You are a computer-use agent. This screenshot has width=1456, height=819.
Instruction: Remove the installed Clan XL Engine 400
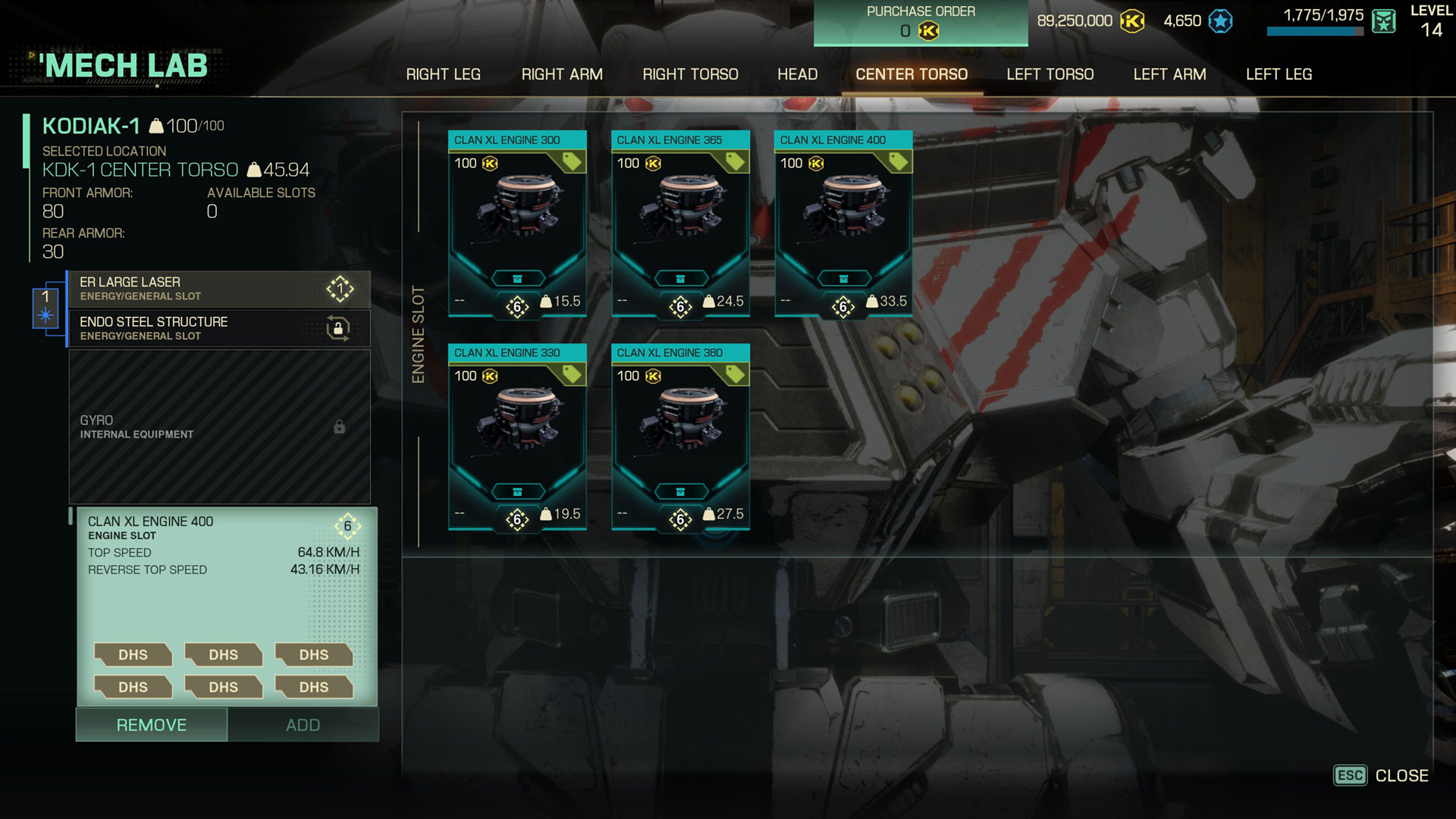pos(152,725)
